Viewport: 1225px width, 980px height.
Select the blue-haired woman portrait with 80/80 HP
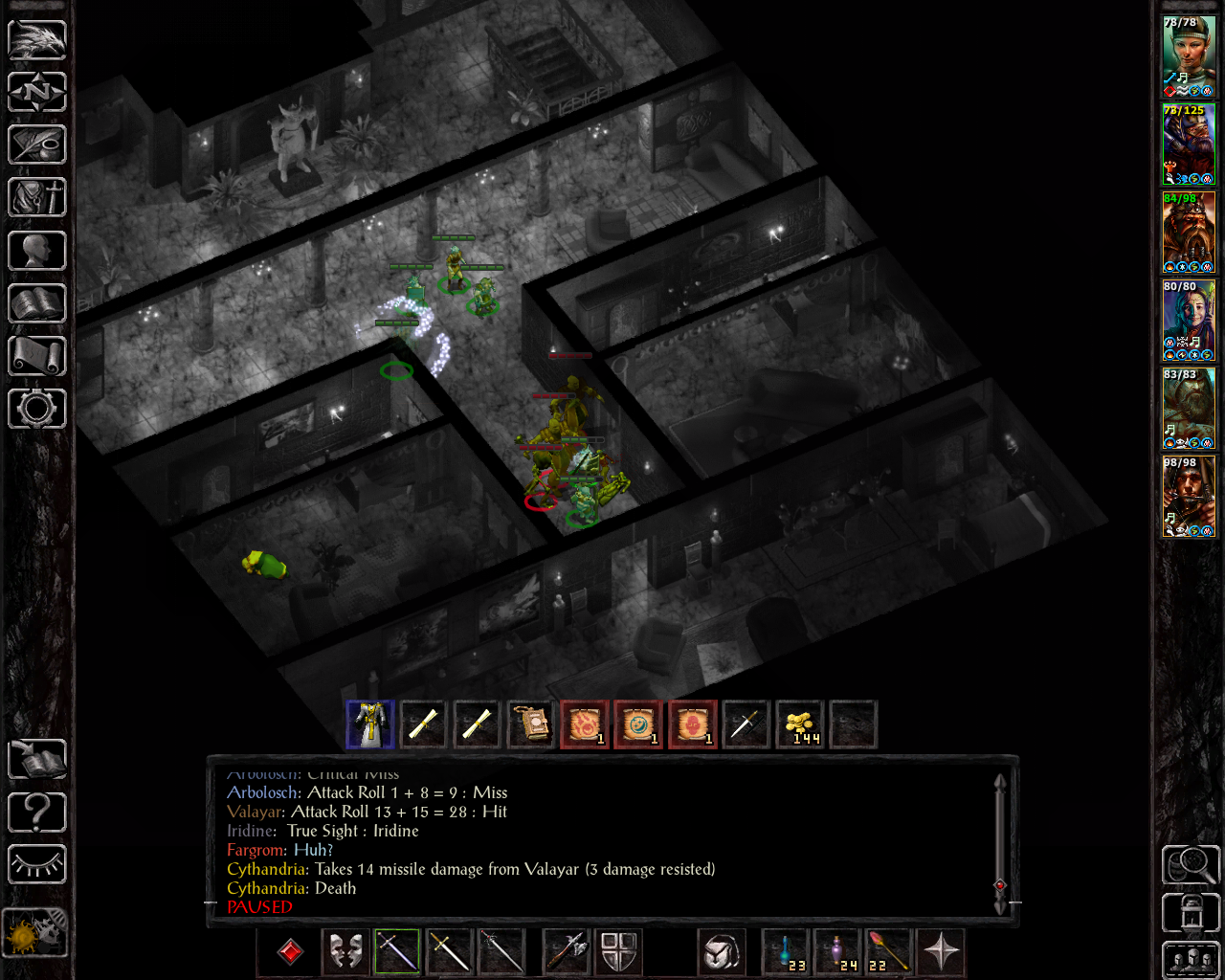[1189, 320]
